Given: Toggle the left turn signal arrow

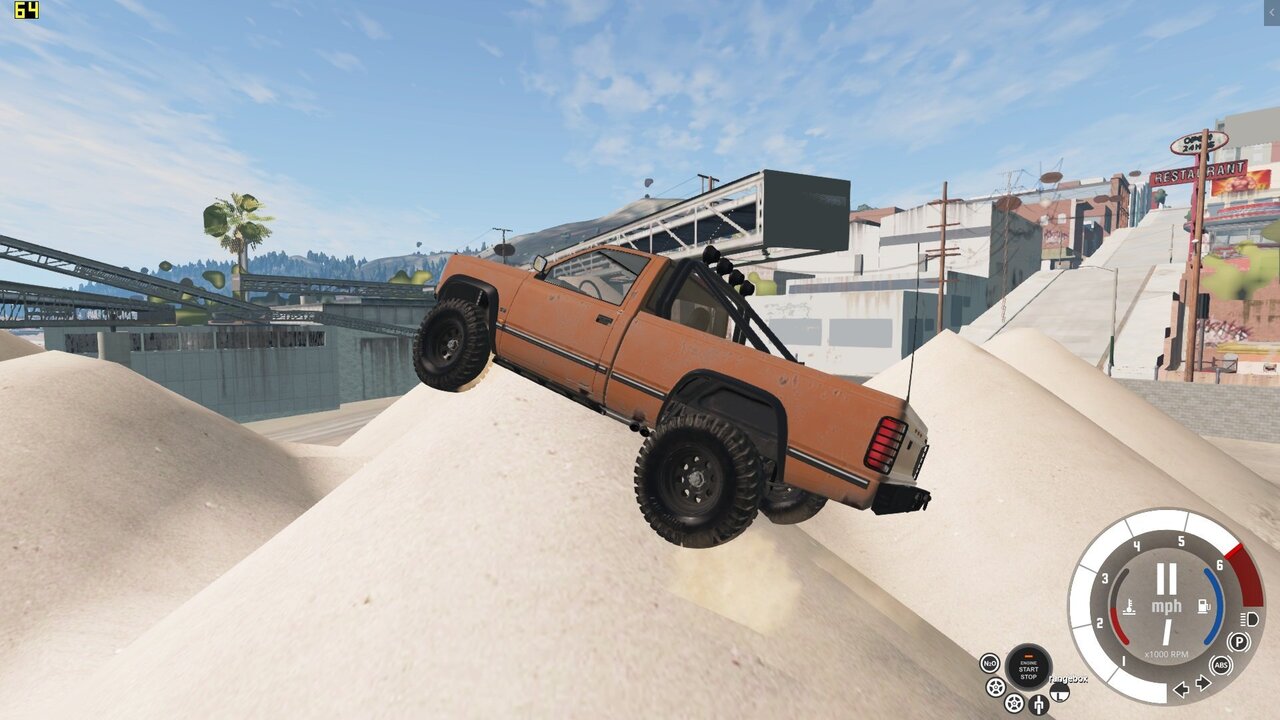Looking at the screenshot, I should (1181, 689).
